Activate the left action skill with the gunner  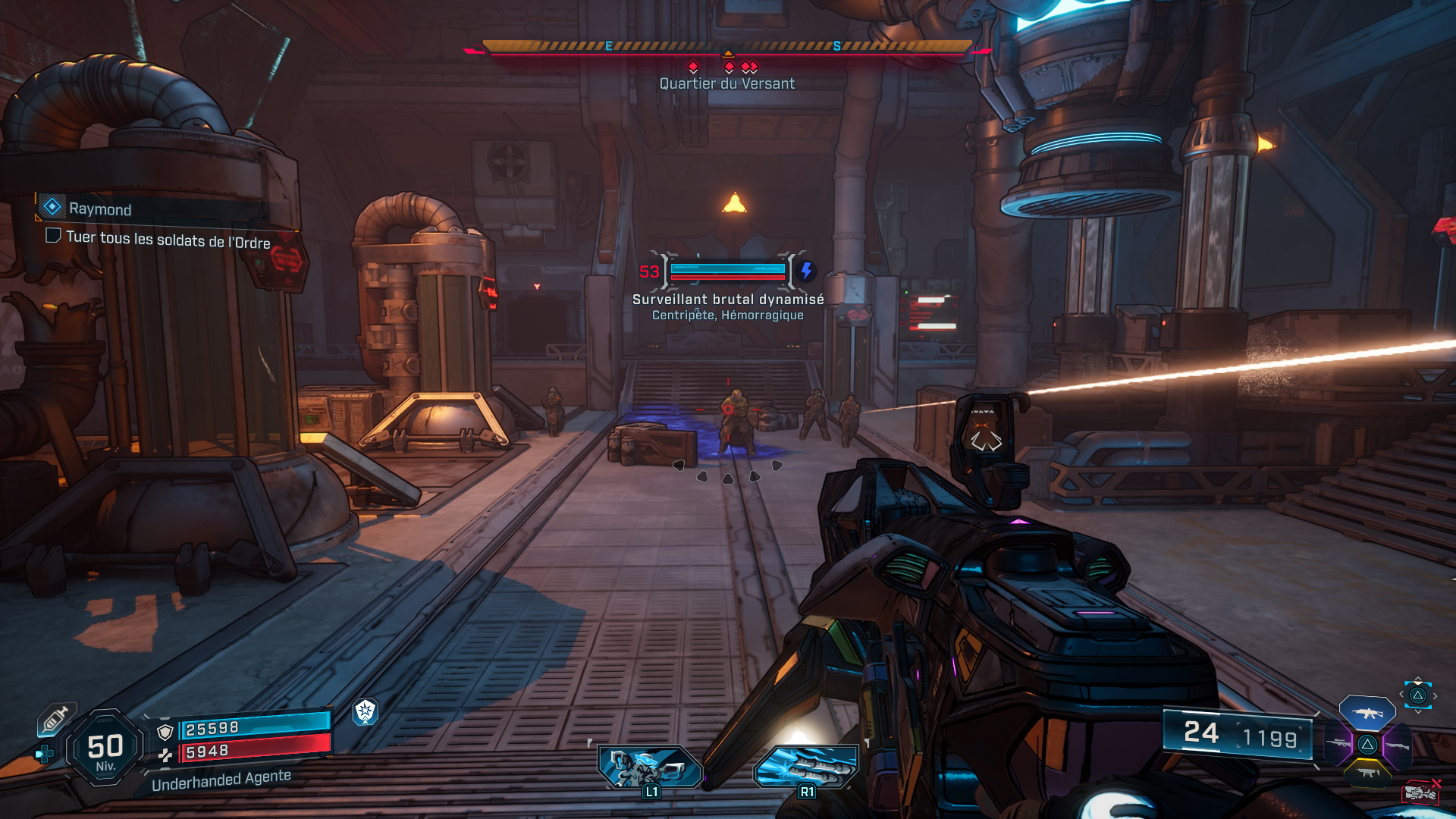pos(650,766)
